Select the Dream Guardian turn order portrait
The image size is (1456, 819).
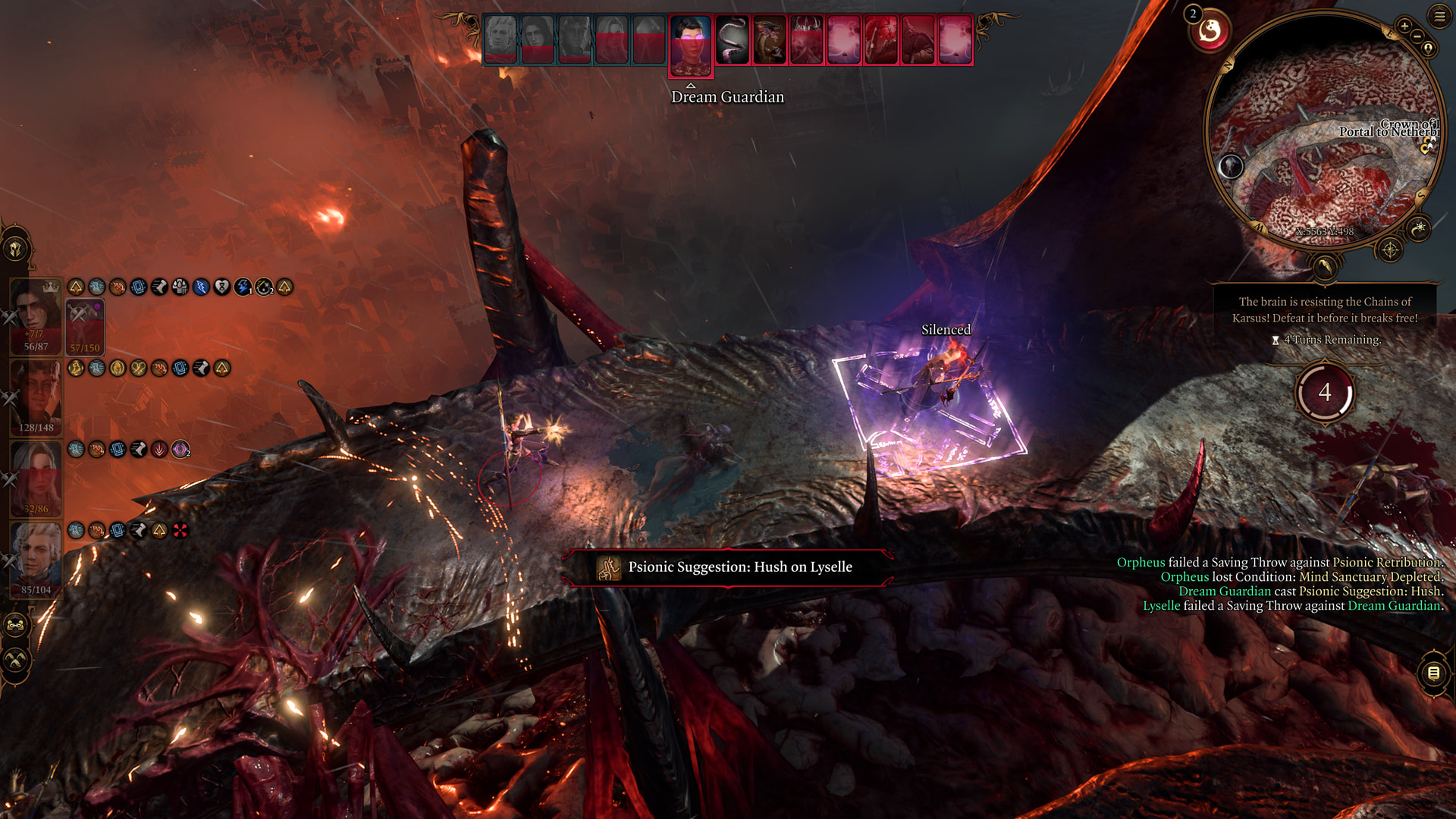[690, 44]
